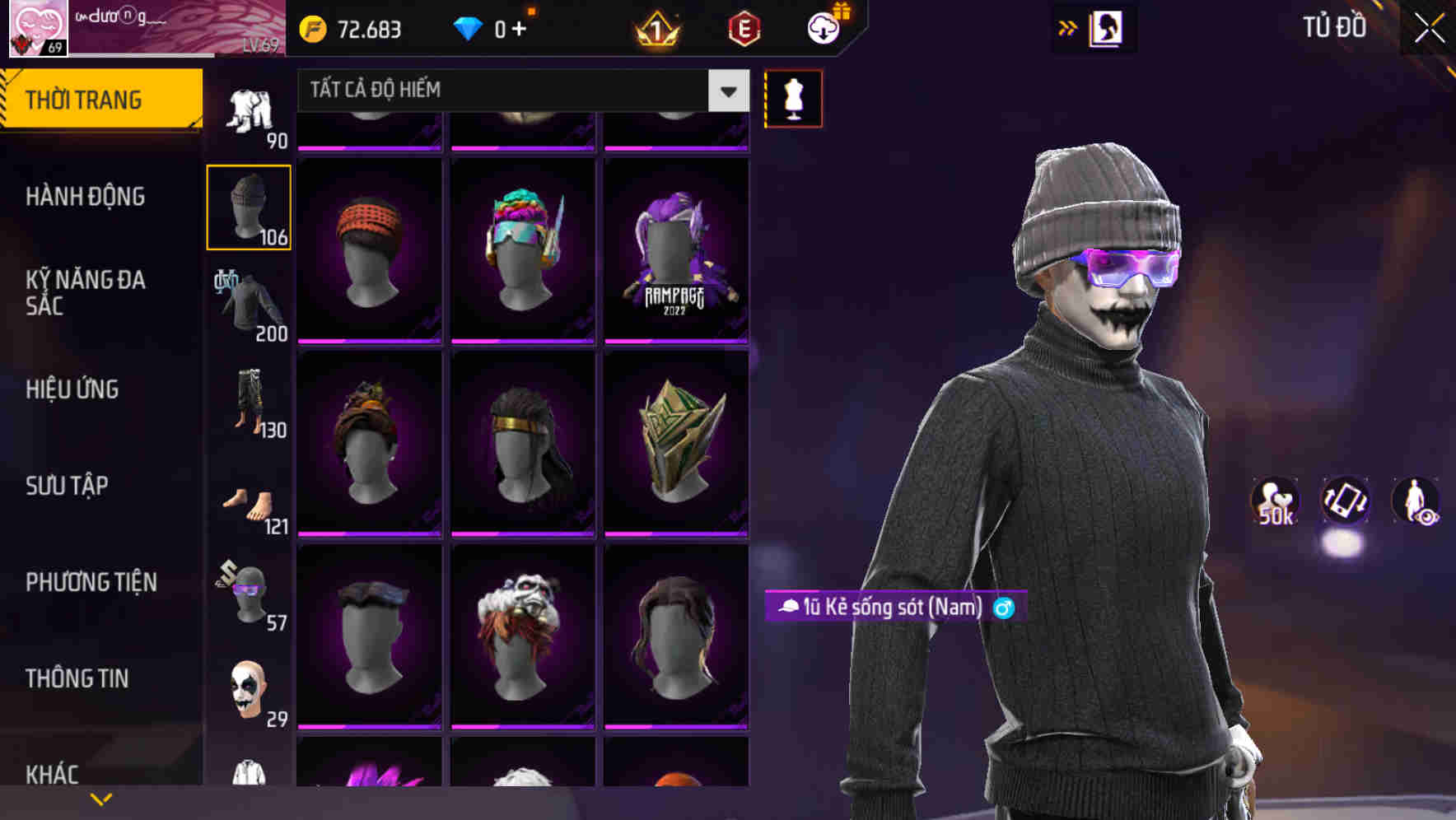Image resolution: width=1456 pixels, height=820 pixels.
Task: Expand the yellow chevron at sidebar bottom
Action: (100, 797)
